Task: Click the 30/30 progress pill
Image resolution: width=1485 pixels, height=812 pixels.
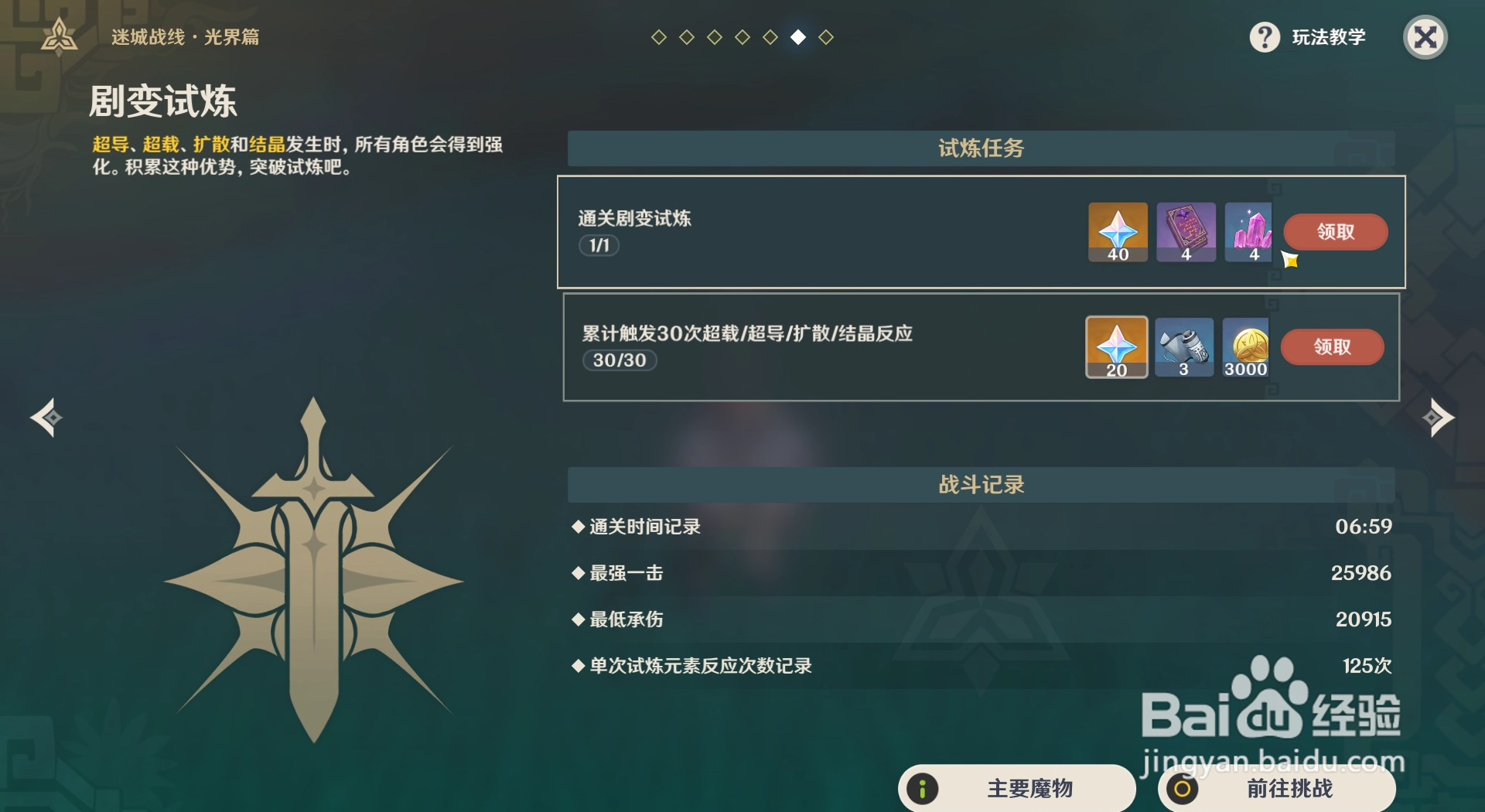Action: (x=619, y=360)
